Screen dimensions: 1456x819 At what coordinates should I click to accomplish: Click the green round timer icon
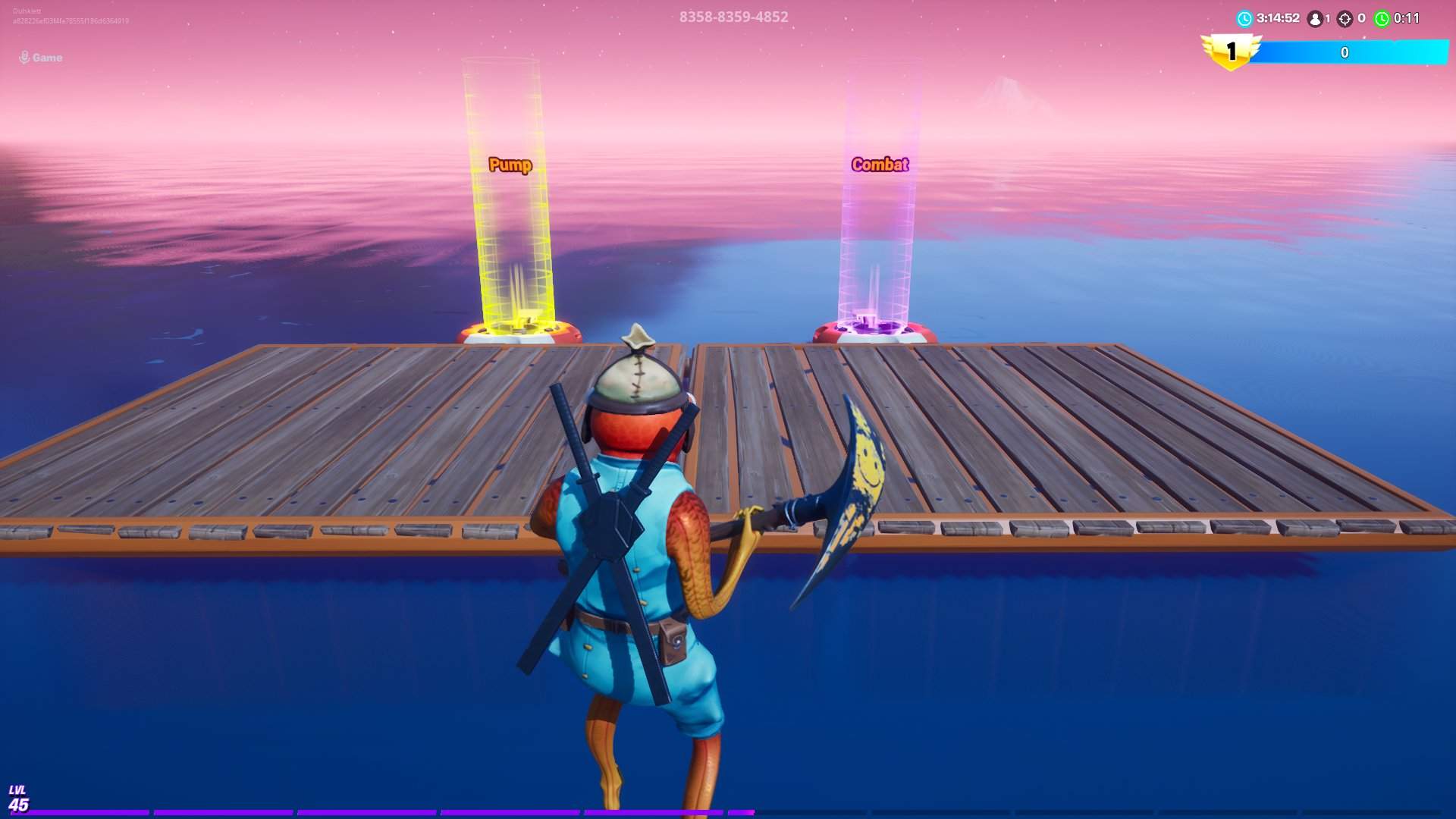[1382, 19]
